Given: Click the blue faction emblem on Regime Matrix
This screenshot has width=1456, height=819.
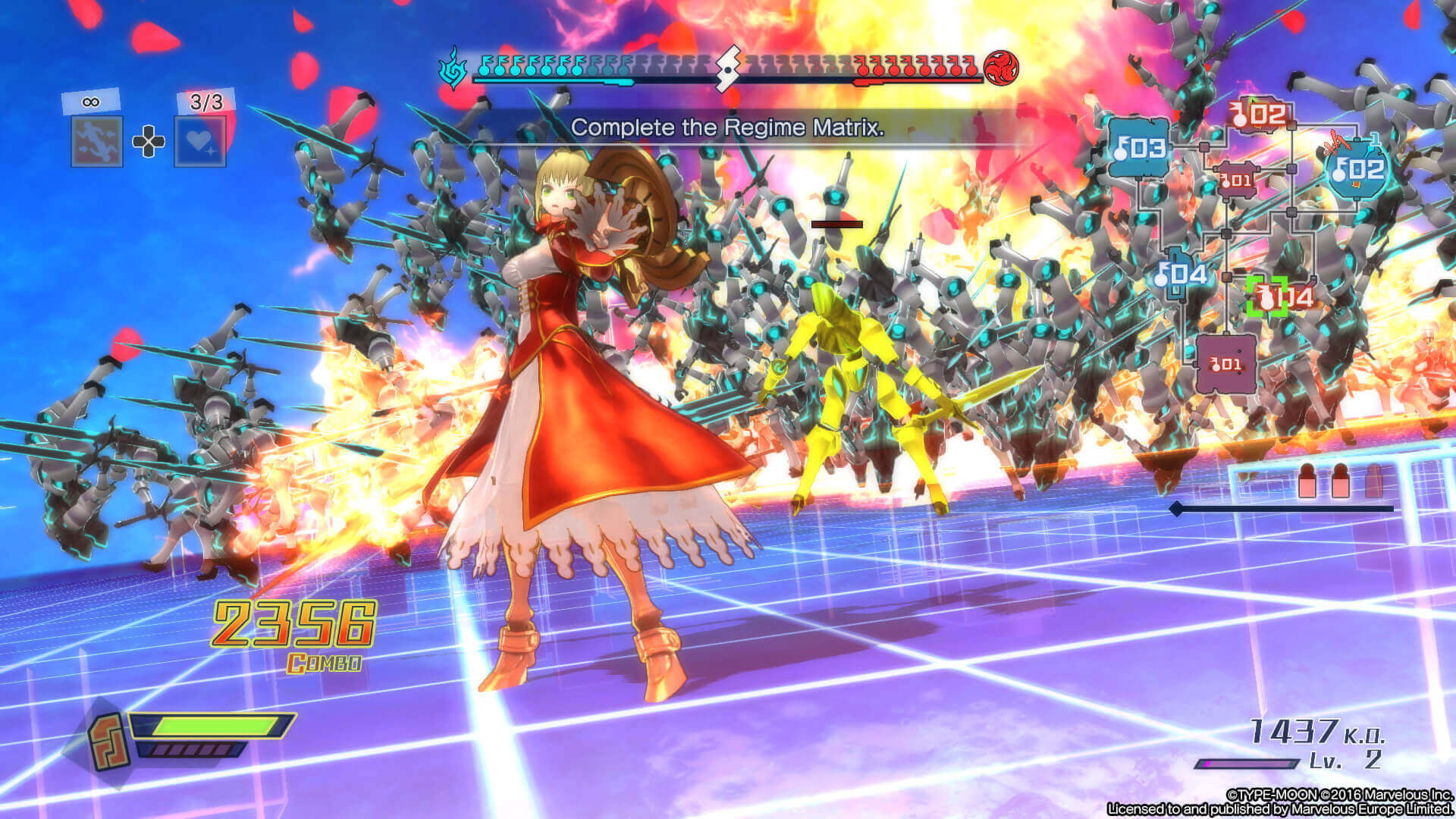Looking at the screenshot, I should click(x=453, y=69).
